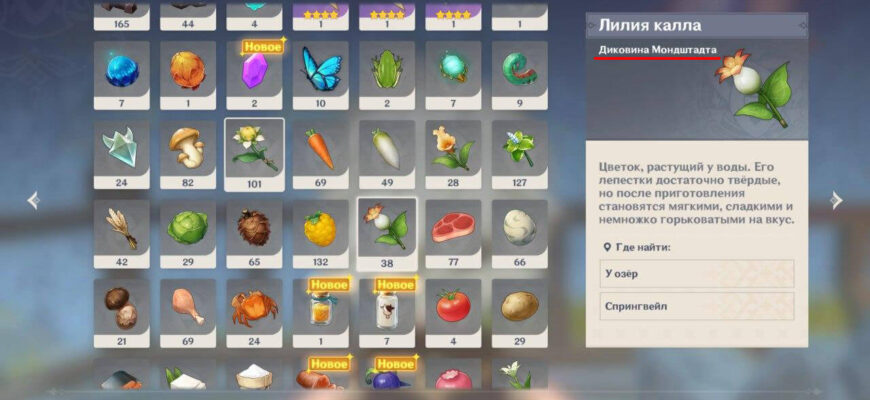Choose the brown pinecone item
Screen dimensions: 870x400
click(x=254, y=228)
